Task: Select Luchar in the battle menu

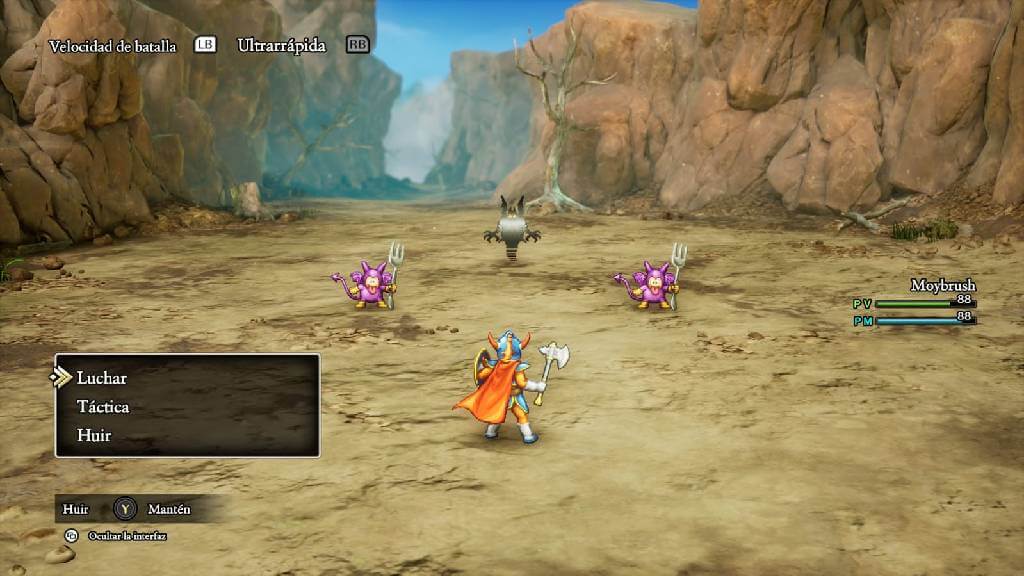Action: point(102,378)
